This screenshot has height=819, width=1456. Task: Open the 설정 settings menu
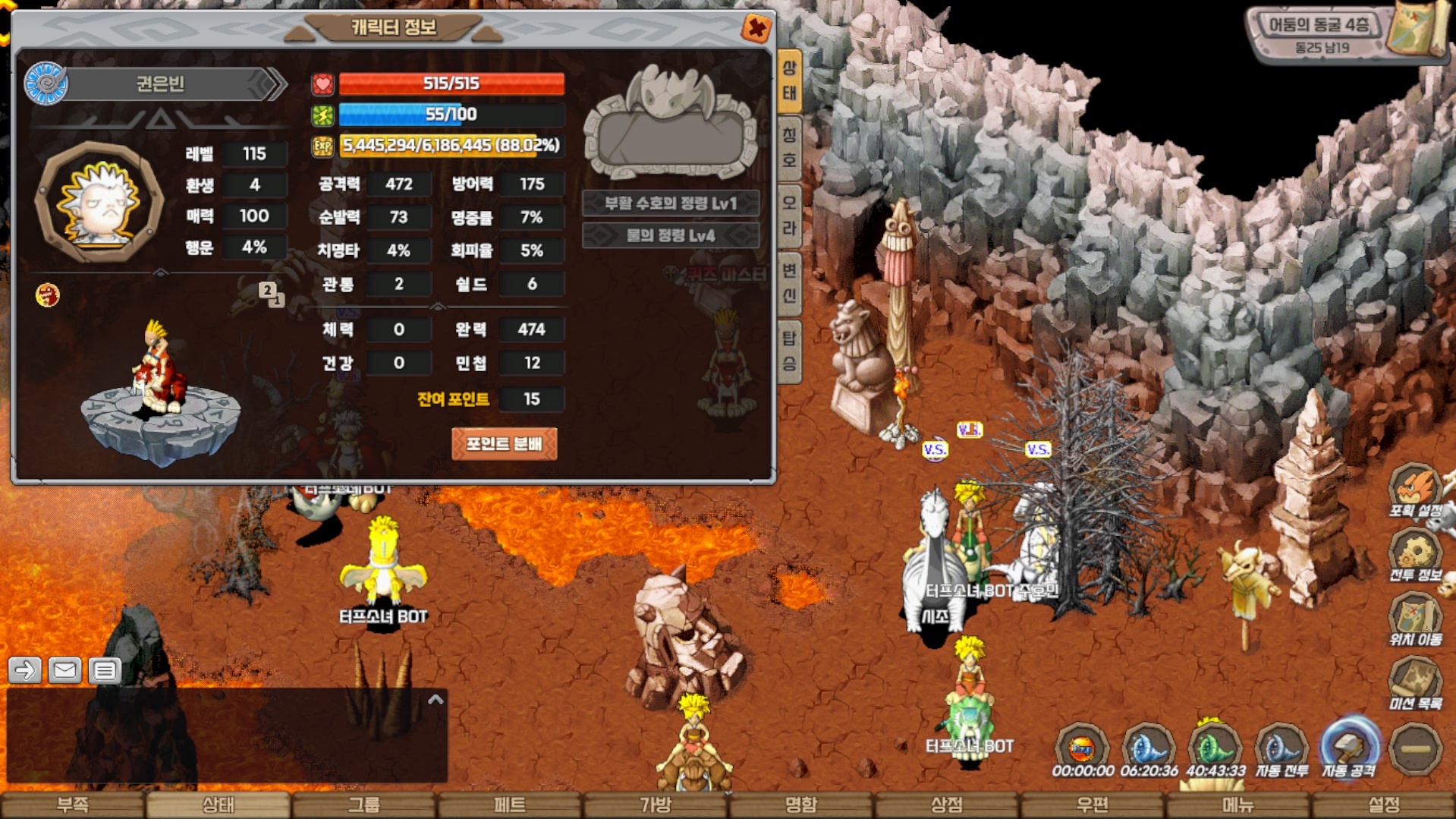coord(1383,805)
